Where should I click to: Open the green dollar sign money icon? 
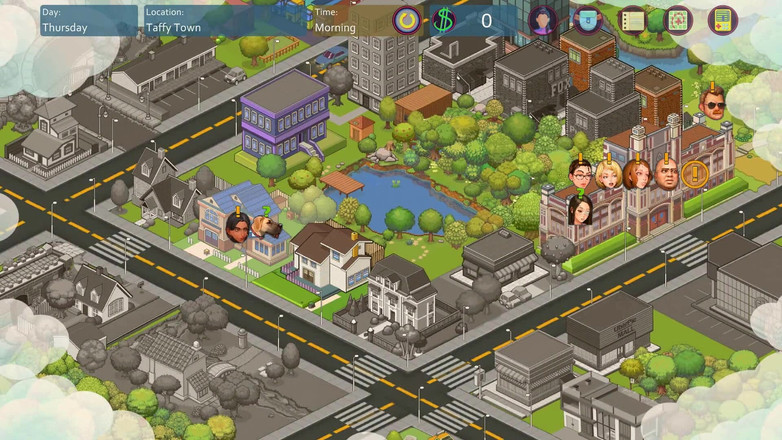pyautogui.click(x=444, y=20)
